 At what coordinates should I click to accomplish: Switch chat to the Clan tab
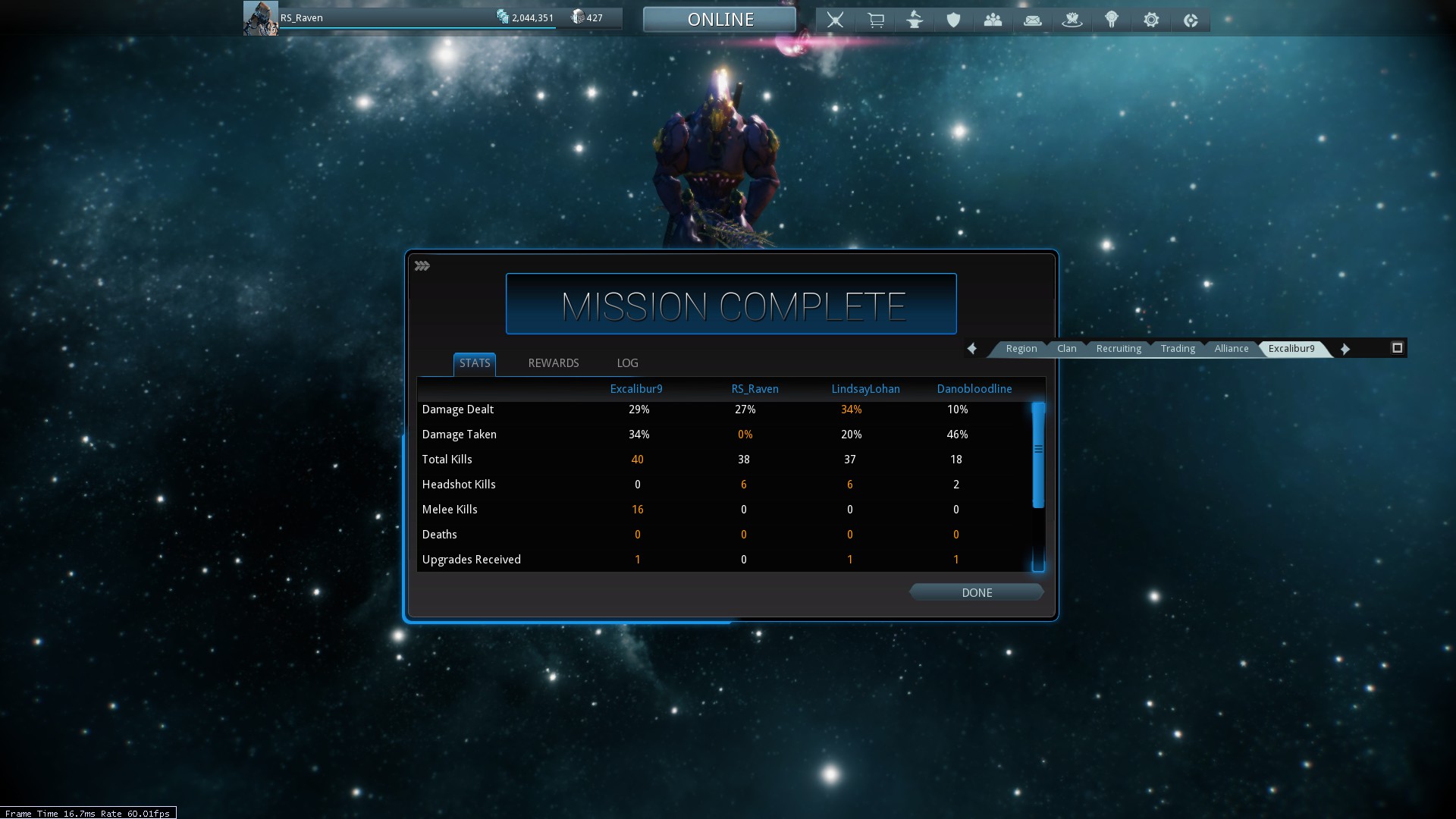point(1066,349)
